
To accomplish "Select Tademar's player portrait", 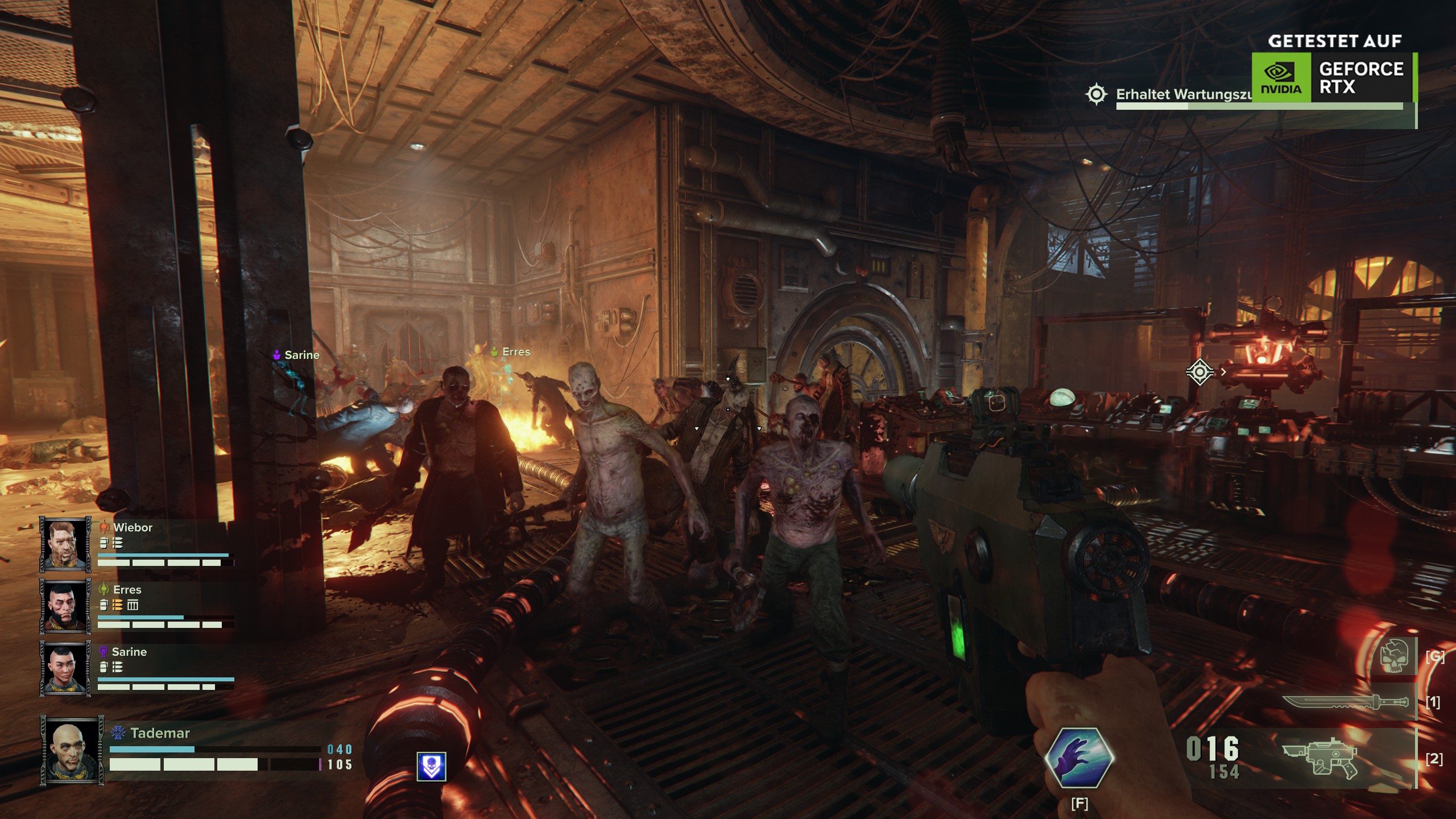I will point(72,751).
